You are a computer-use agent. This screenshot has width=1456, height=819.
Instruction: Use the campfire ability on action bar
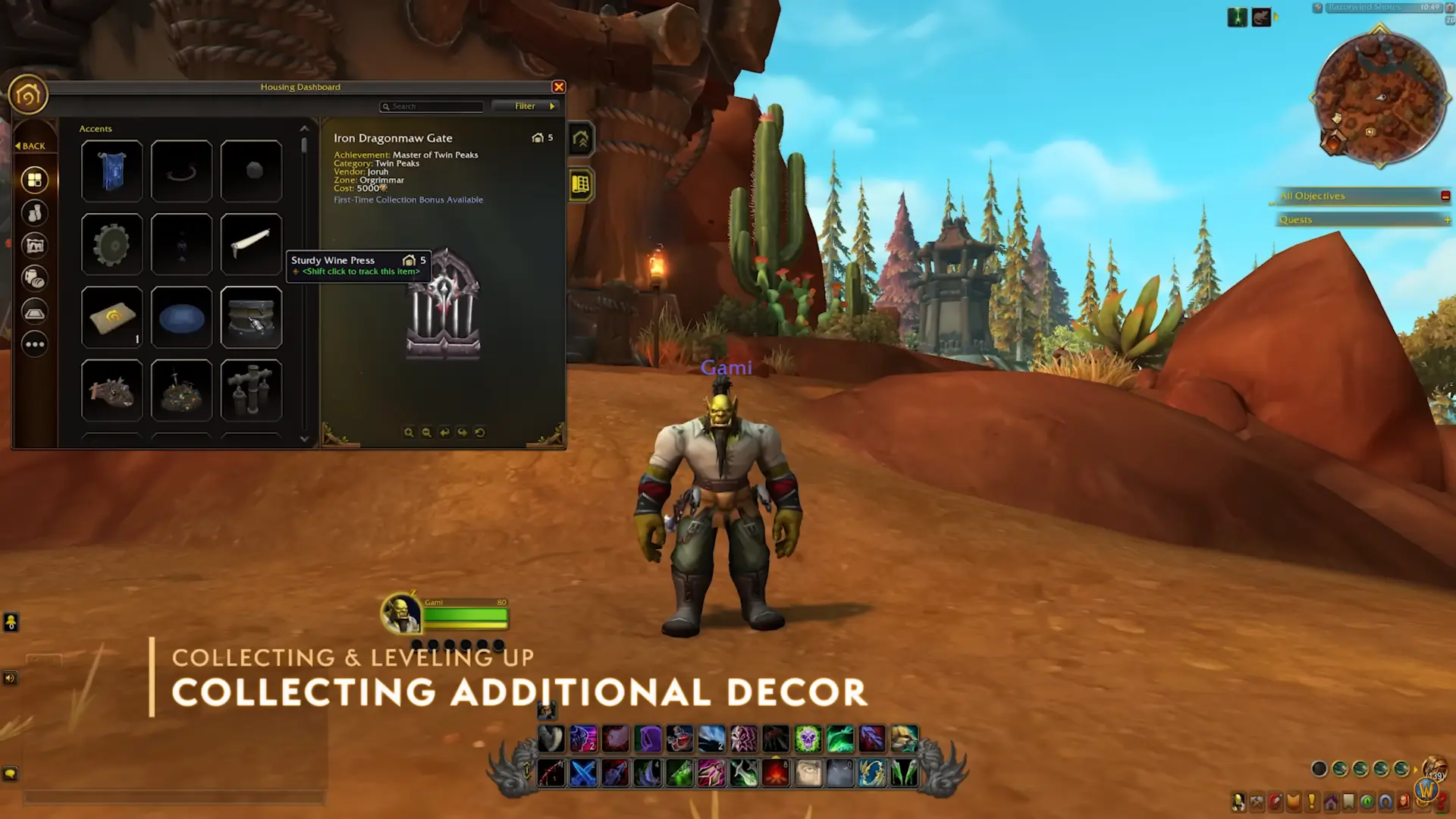coord(776,773)
